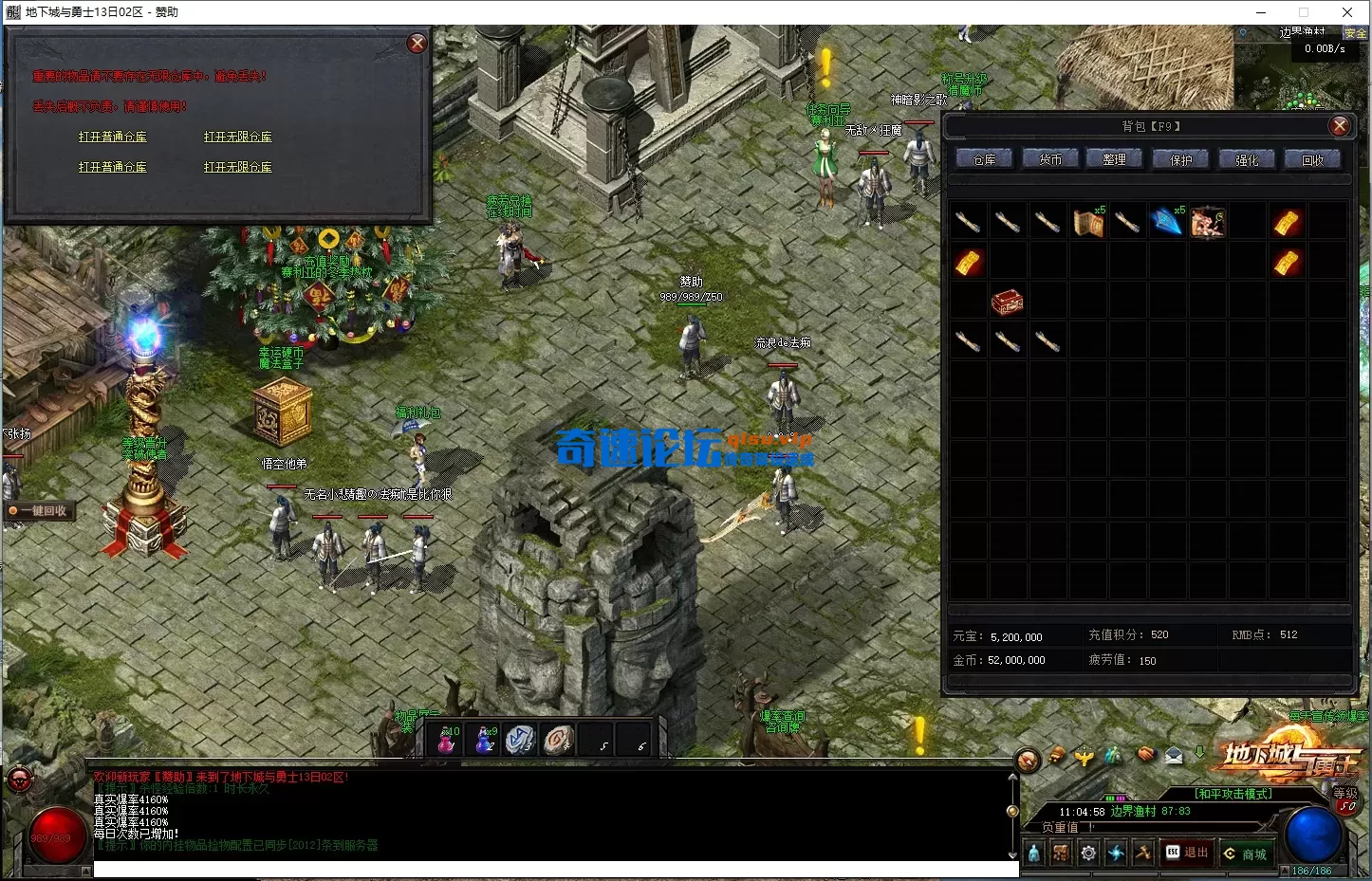This screenshot has height=881, width=1372.
Task: Open the settings gear in the hotbar
Action: (x=1087, y=852)
